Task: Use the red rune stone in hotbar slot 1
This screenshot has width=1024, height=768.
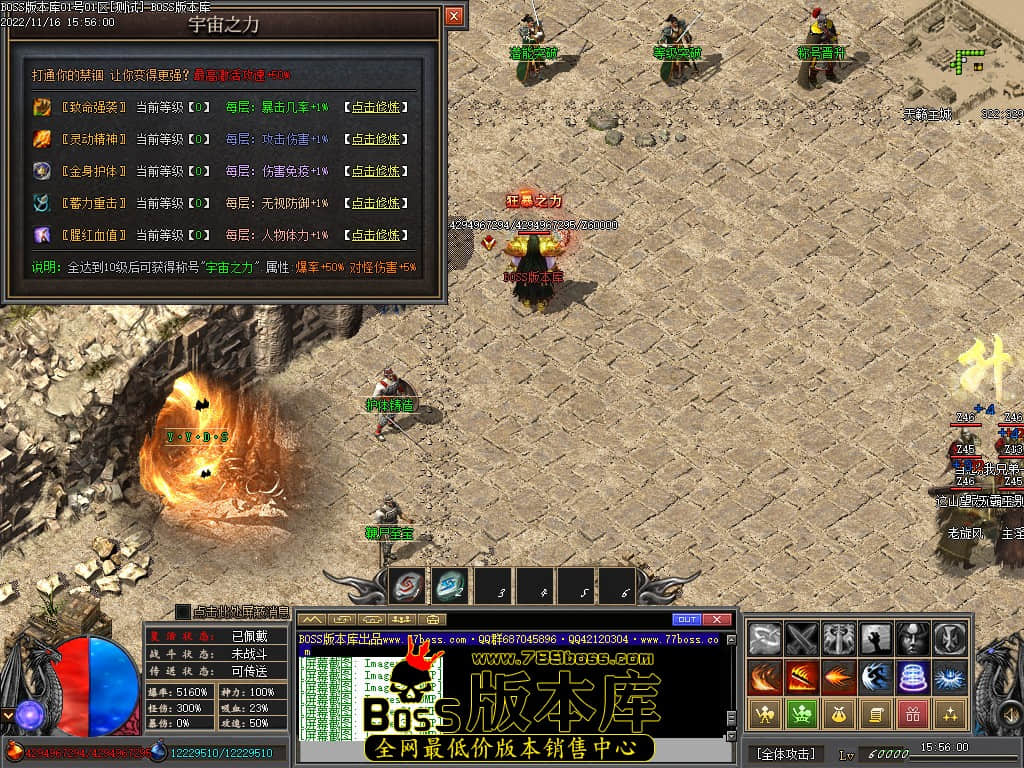Action: click(407, 587)
